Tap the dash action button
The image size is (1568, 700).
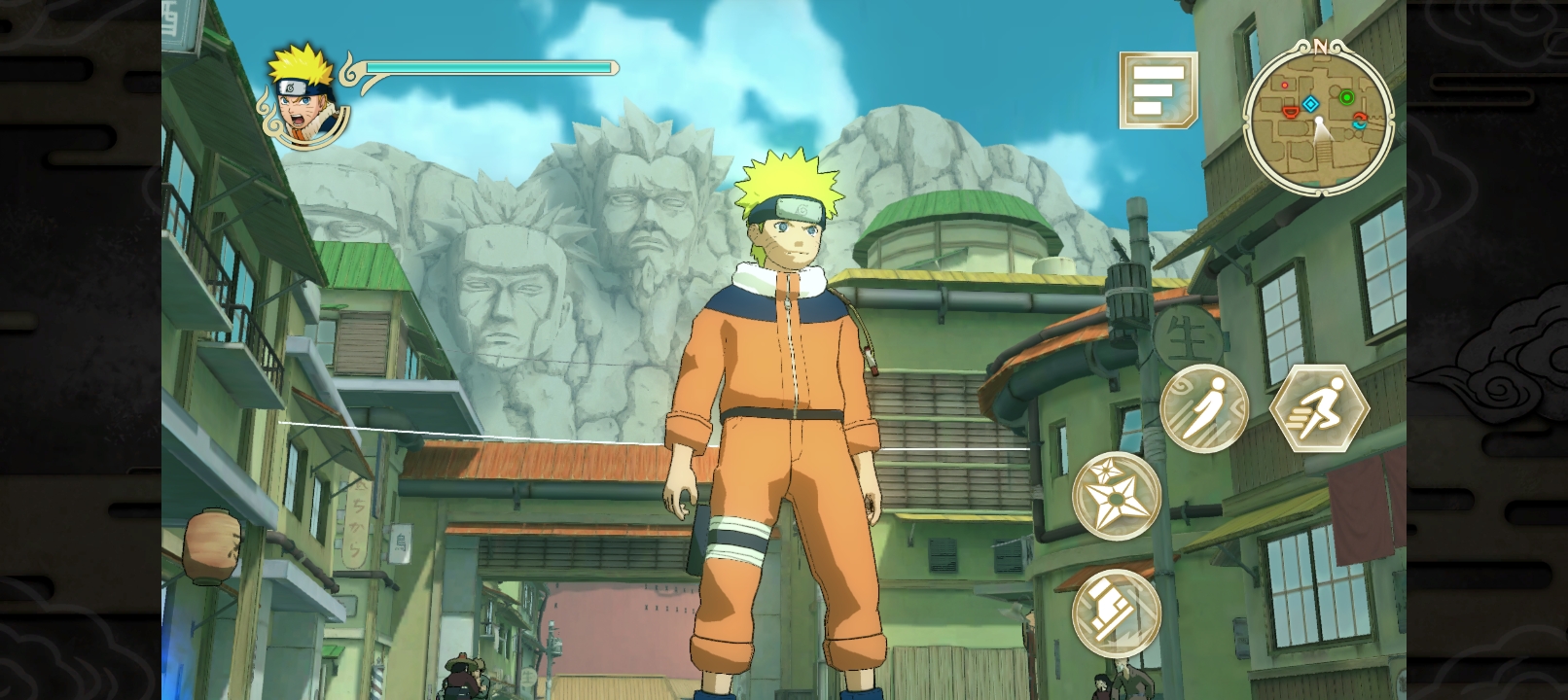click(x=1203, y=408)
